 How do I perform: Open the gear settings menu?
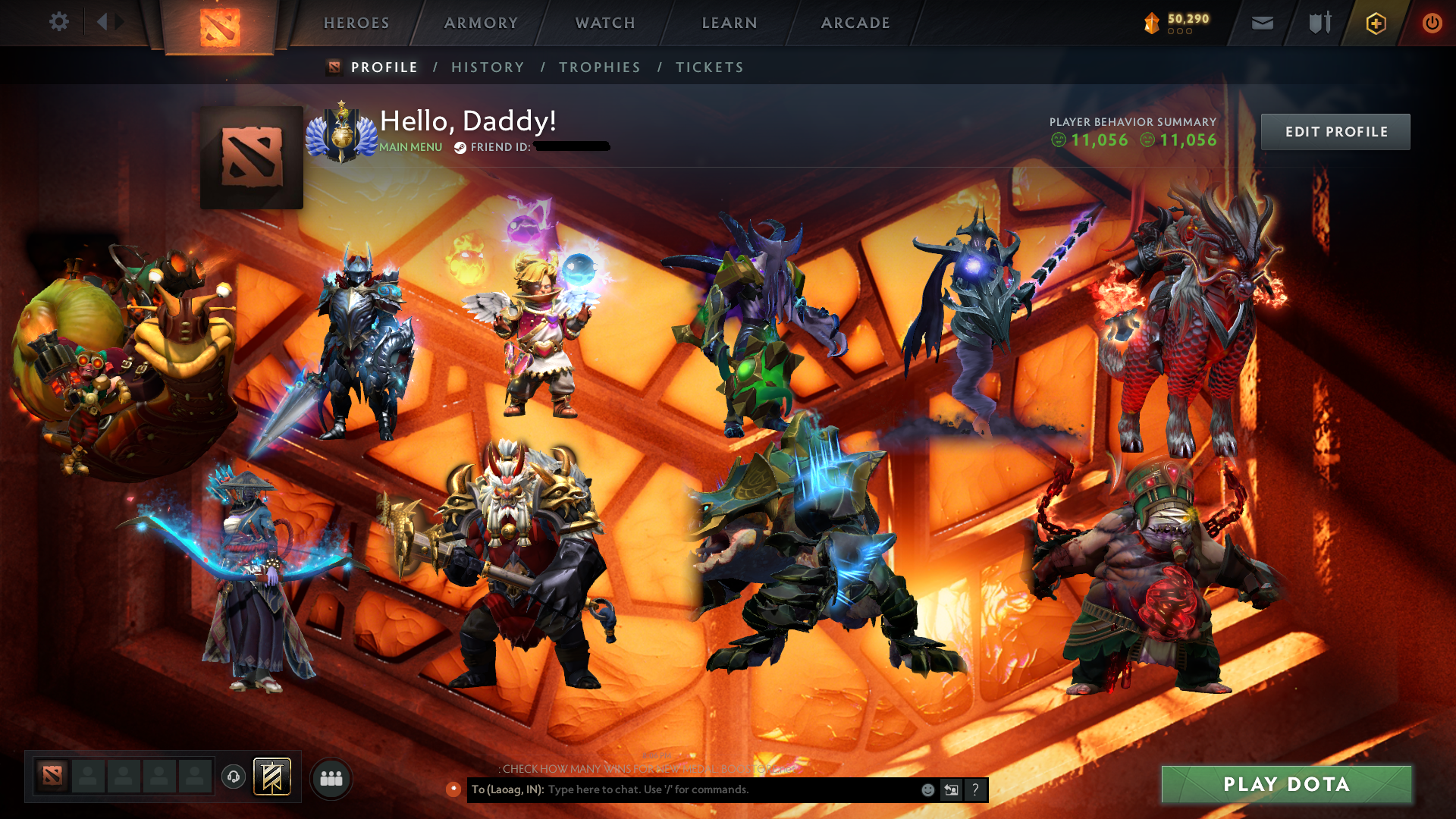pos(59,22)
